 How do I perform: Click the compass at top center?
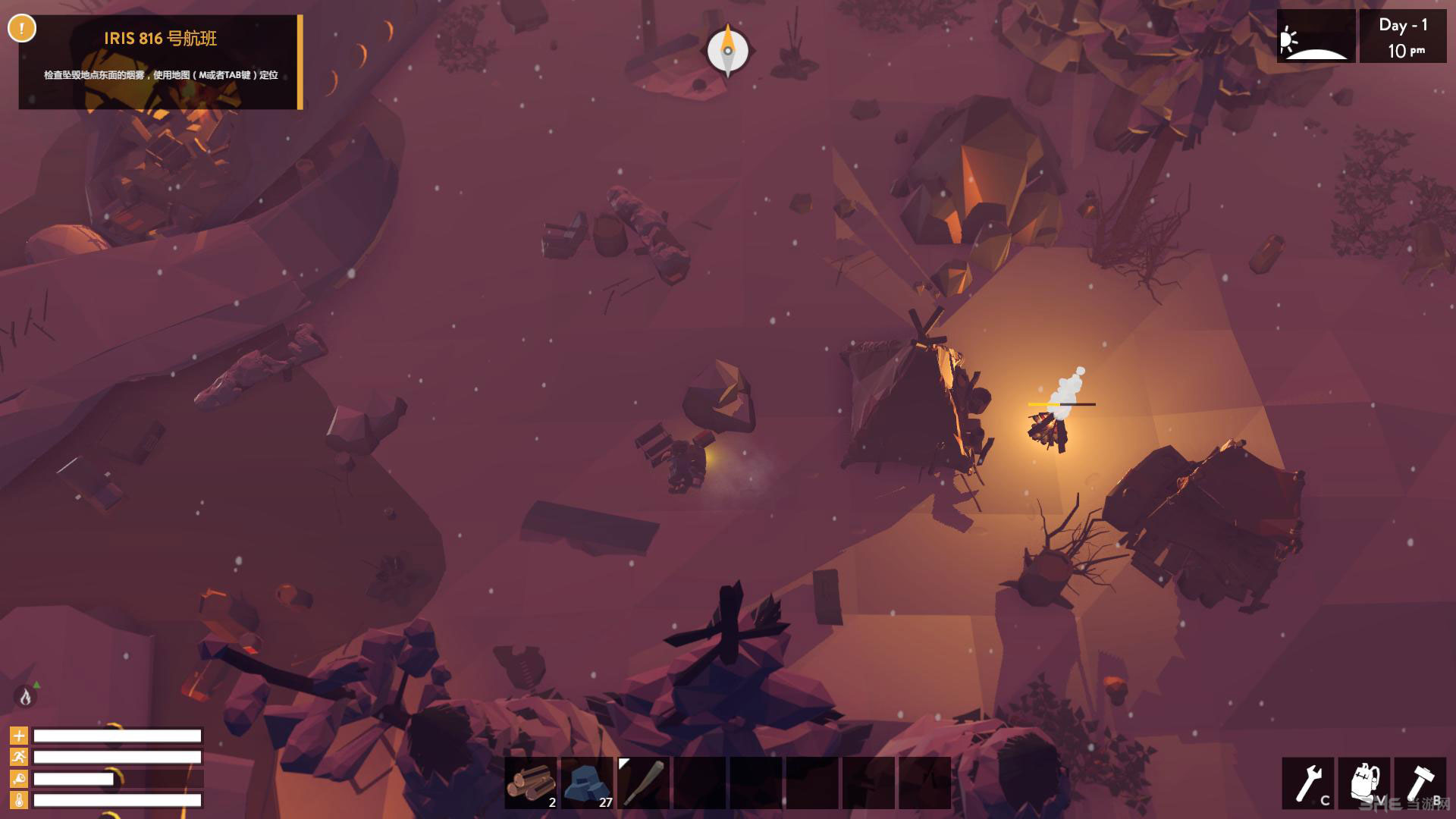(x=728, y=51)
